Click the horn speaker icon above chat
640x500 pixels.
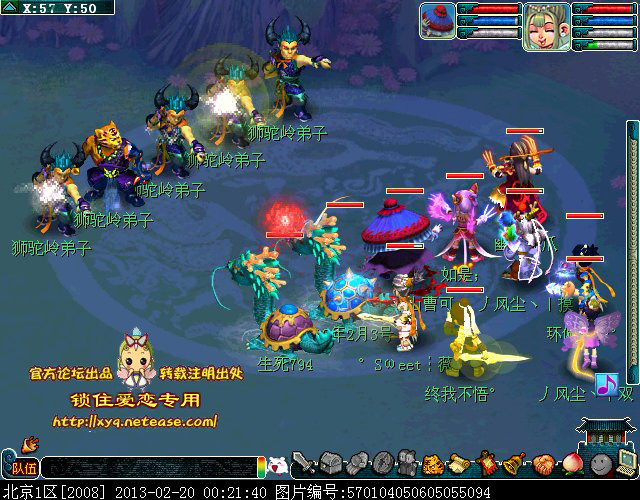(x=28, y=443)
